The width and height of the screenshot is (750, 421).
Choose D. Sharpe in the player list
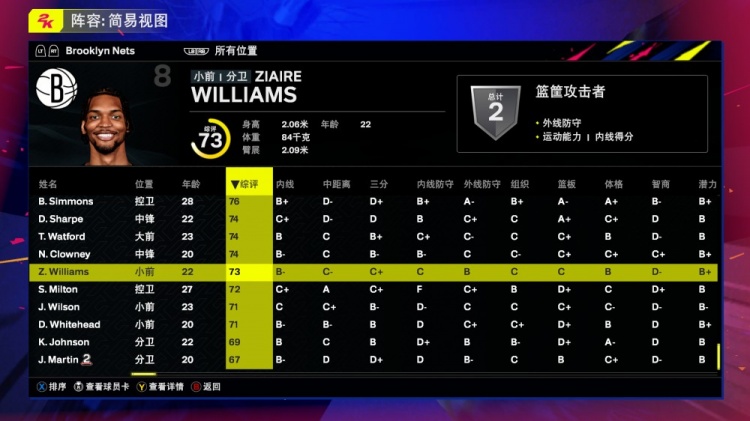click(x=61, y=219)
